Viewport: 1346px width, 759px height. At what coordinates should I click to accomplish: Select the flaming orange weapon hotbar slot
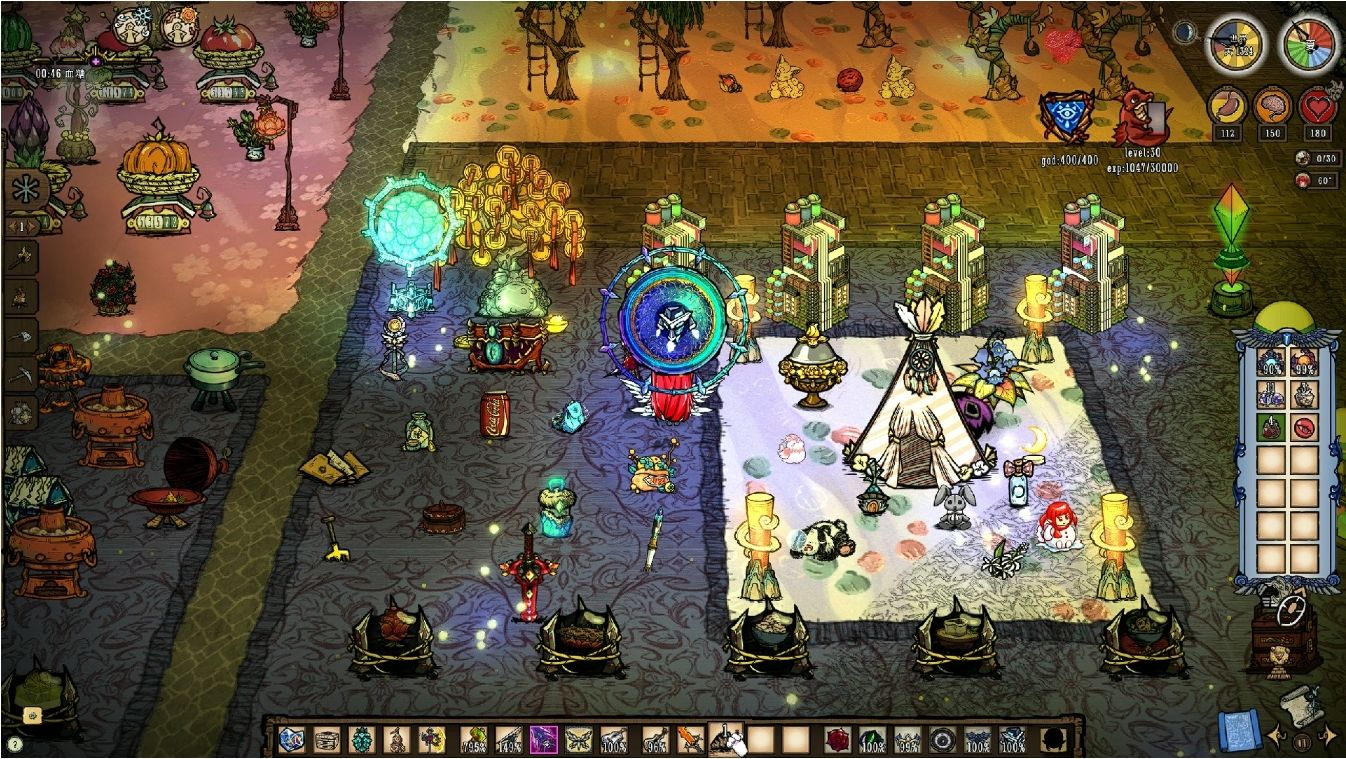tap(690, 740)
